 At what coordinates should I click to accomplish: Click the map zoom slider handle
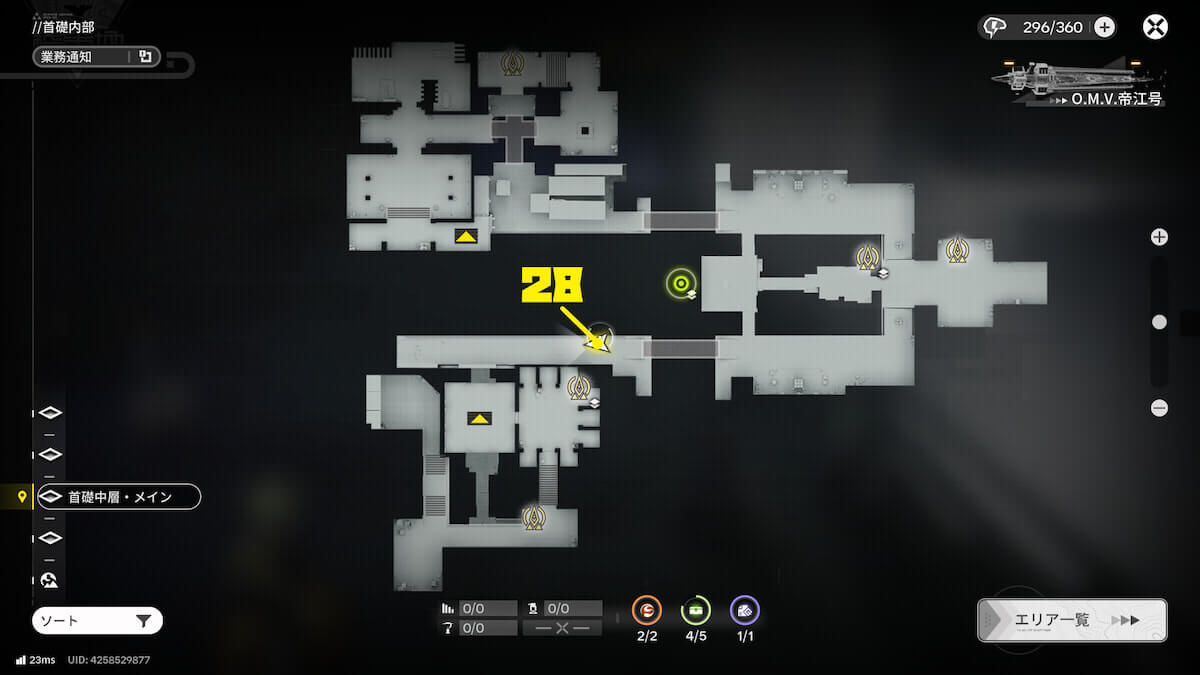click(1159, 322)
